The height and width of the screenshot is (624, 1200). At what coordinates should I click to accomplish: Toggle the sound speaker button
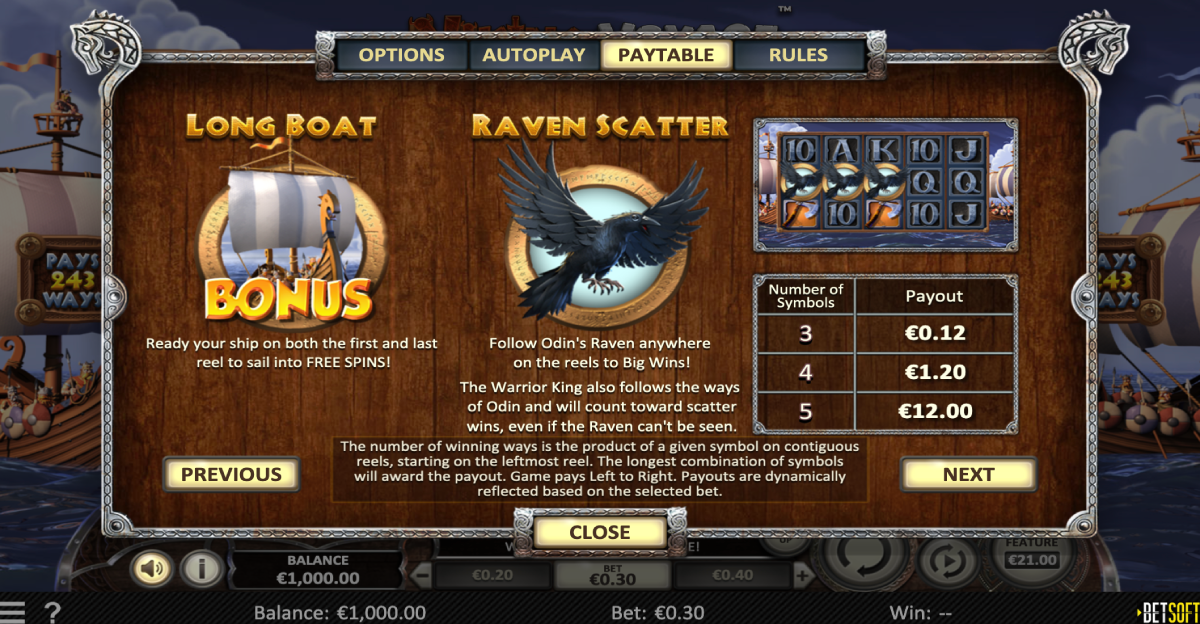pyautogui.click(x=153, y=569)
